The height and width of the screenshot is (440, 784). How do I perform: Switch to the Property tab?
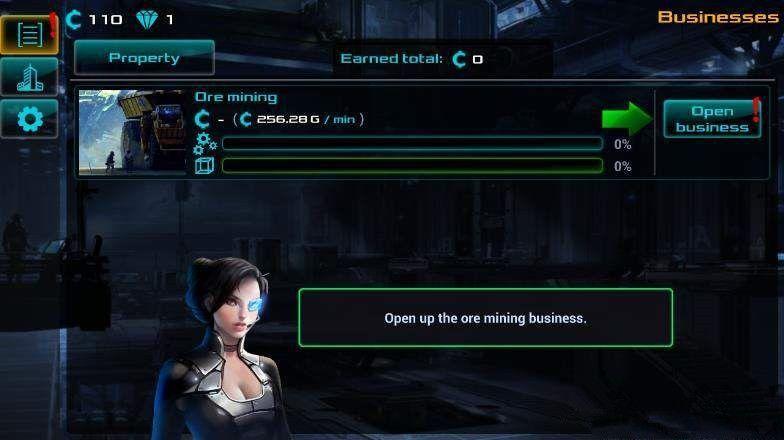pos(144,58)
